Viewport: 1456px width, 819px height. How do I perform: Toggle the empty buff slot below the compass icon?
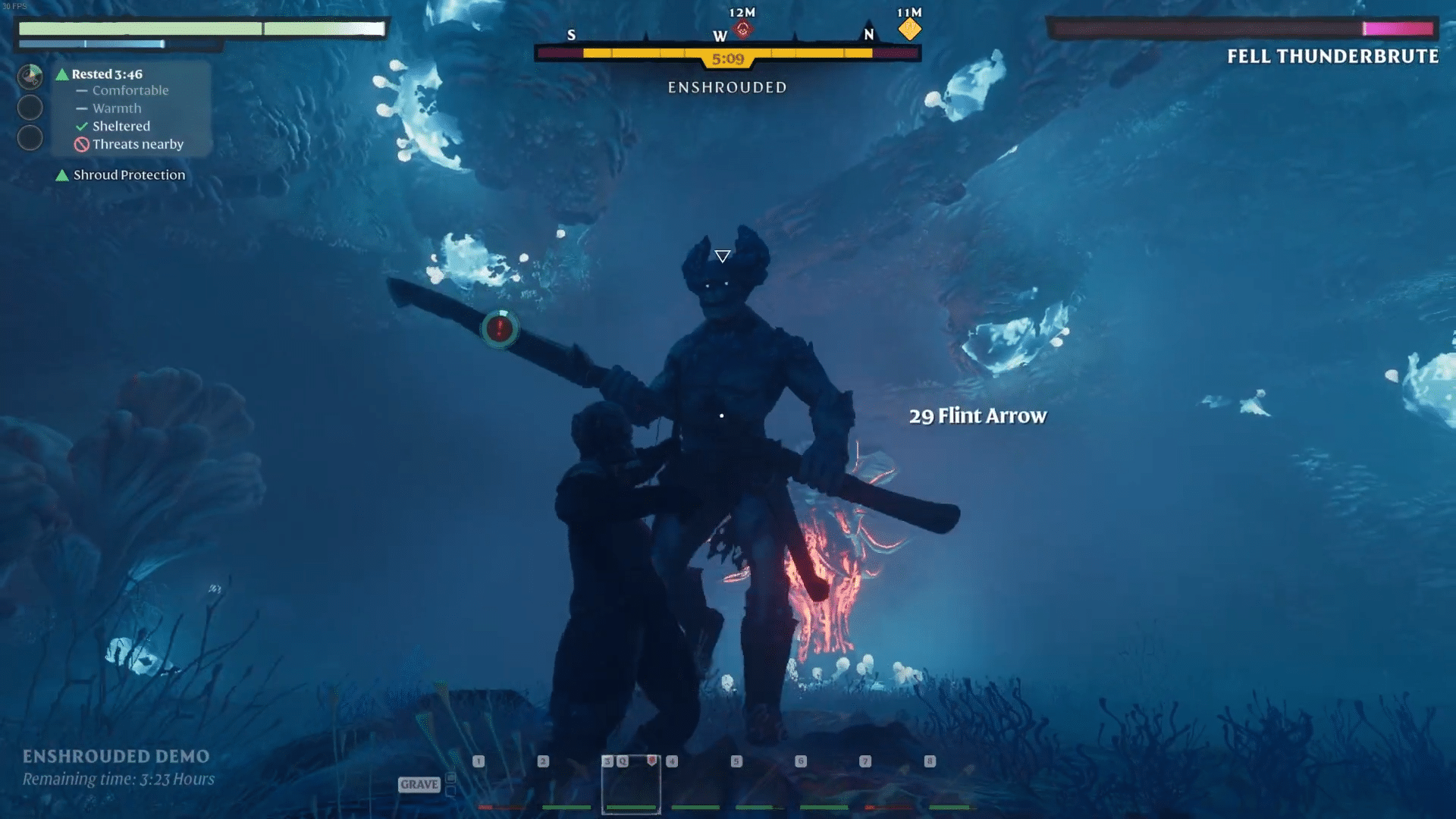(x=30, y=107)
